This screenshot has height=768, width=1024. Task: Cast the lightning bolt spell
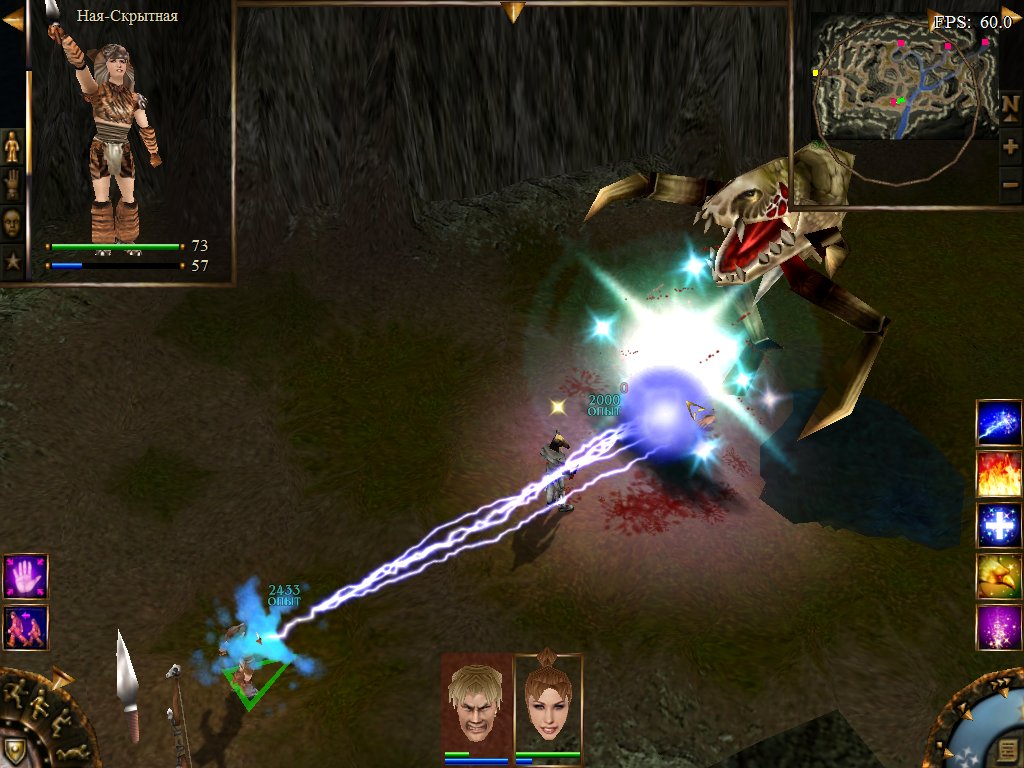point(999,423)
